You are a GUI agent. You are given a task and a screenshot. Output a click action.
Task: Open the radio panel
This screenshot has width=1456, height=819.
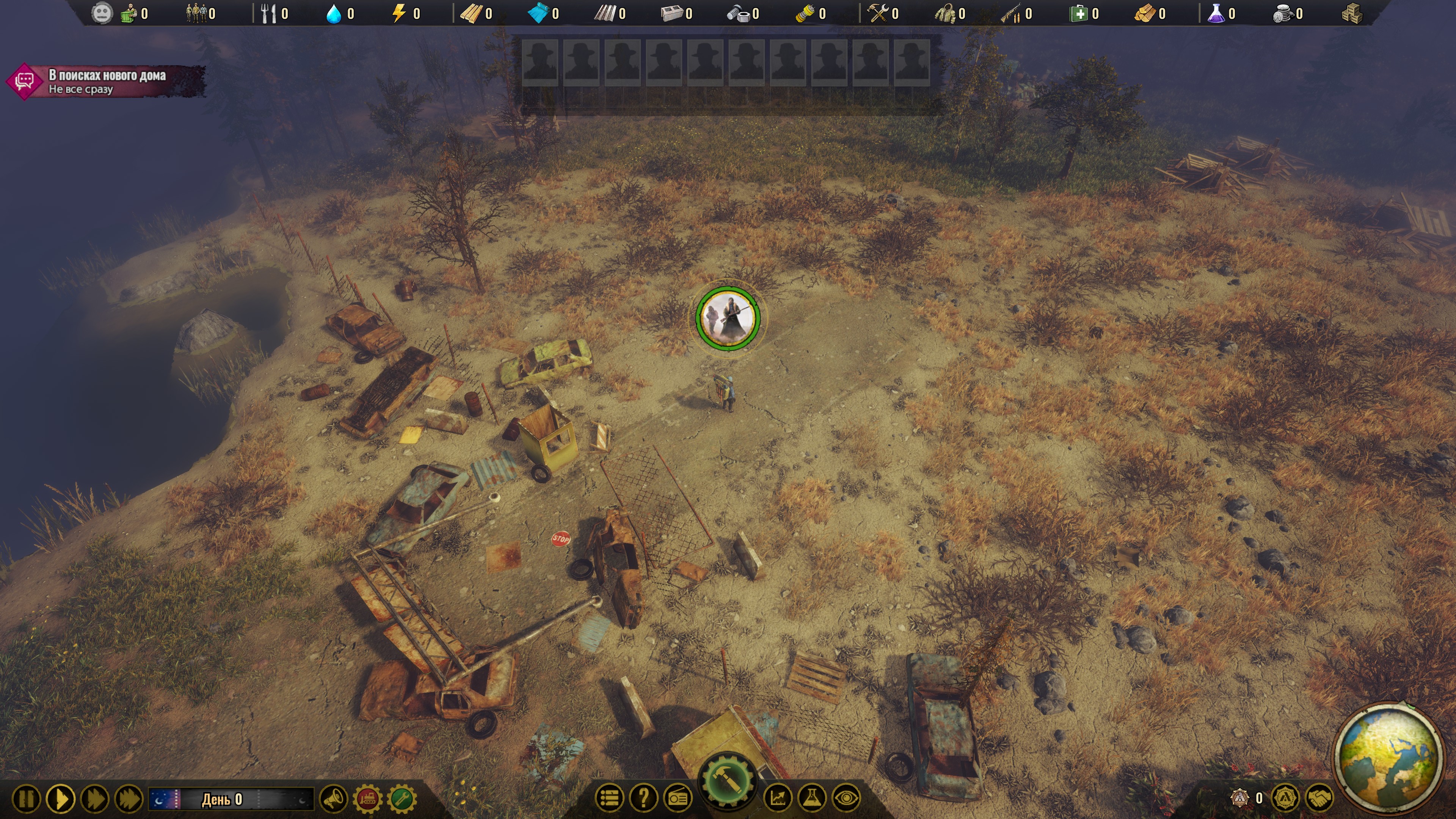coord(678,798)
